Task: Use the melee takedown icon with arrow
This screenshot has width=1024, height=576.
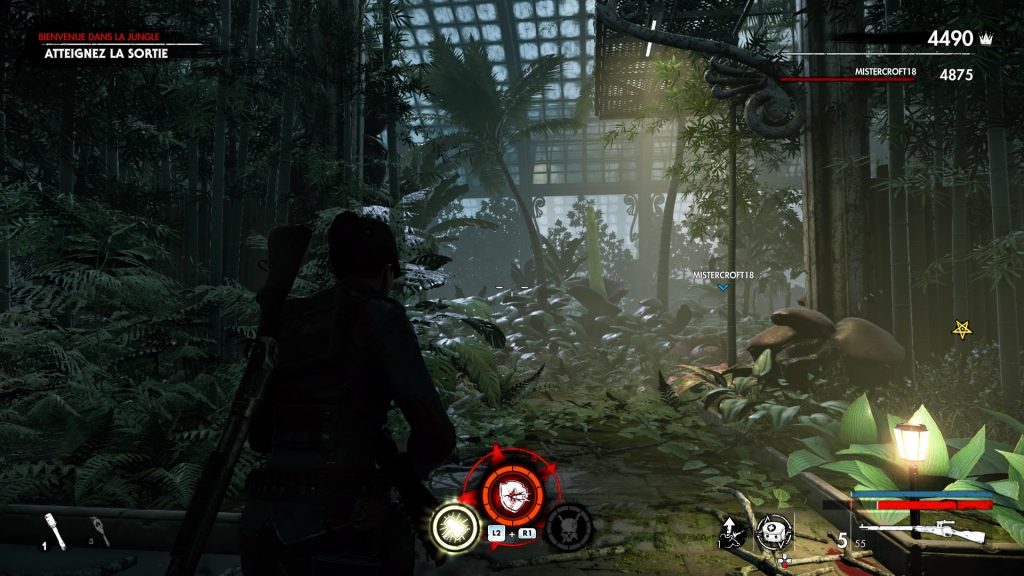Action: (735, 531)
